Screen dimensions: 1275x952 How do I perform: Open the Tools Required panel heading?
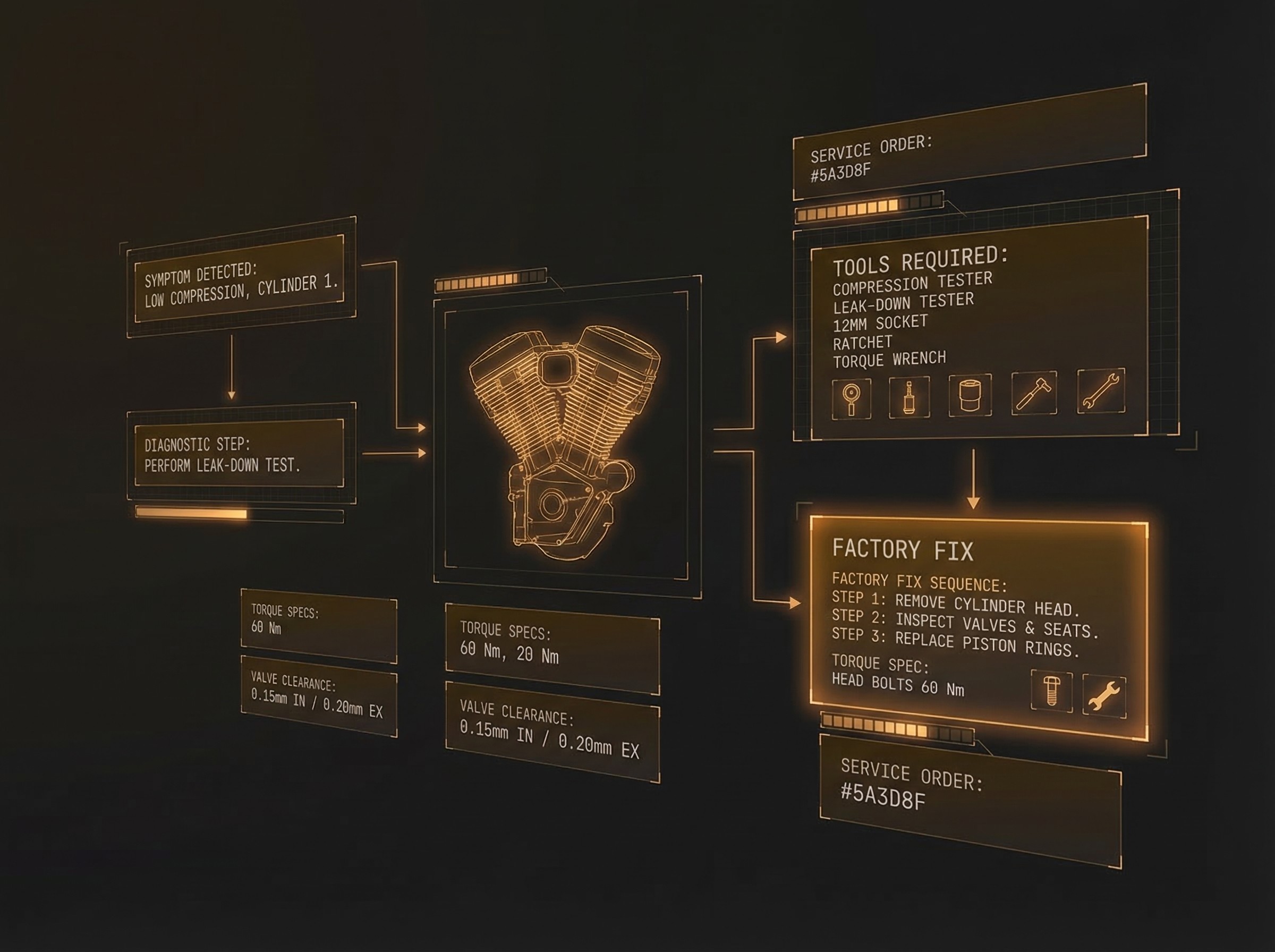tap(920, 261)
